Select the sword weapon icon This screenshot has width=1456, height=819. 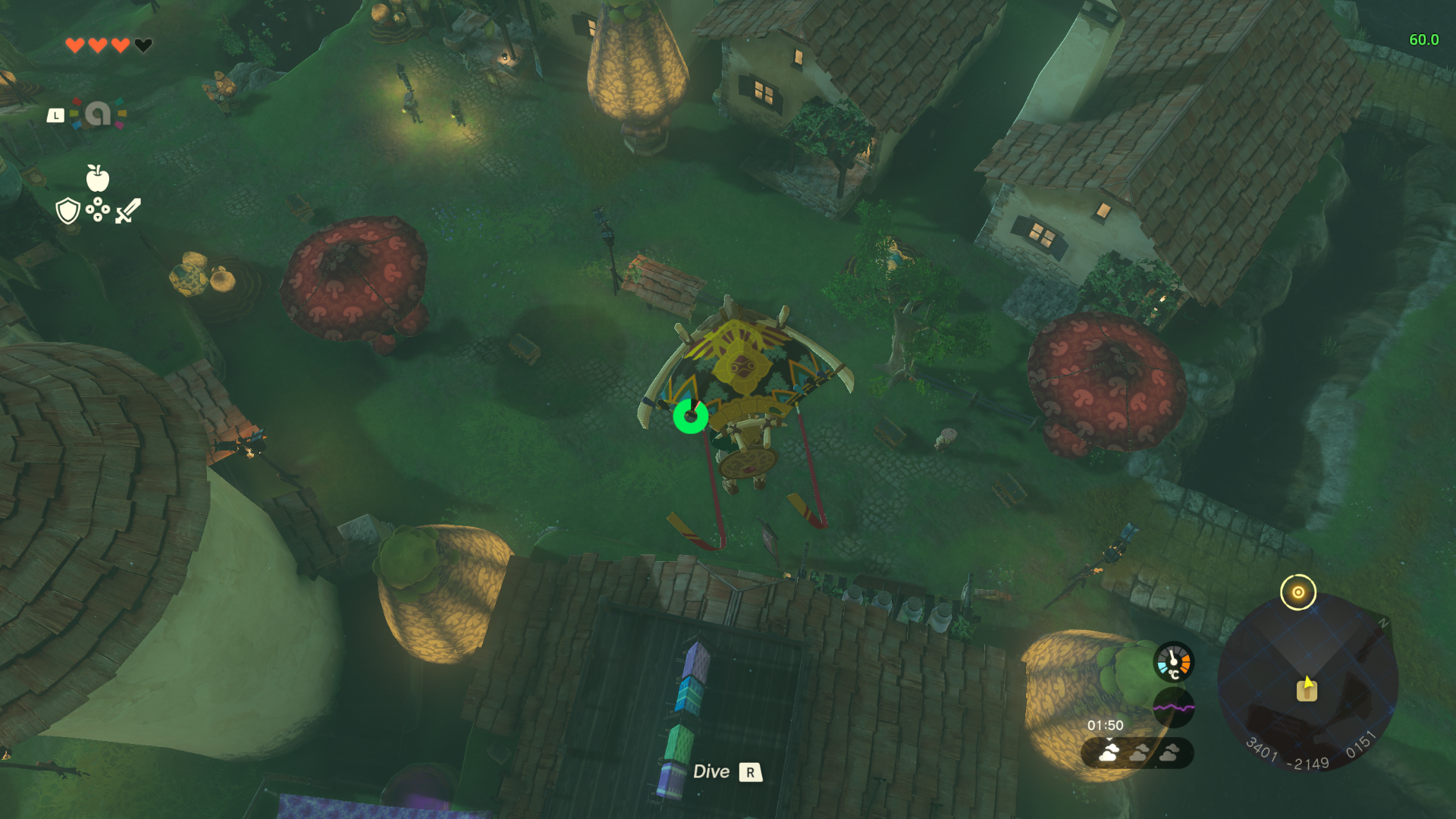click(128, 211)
